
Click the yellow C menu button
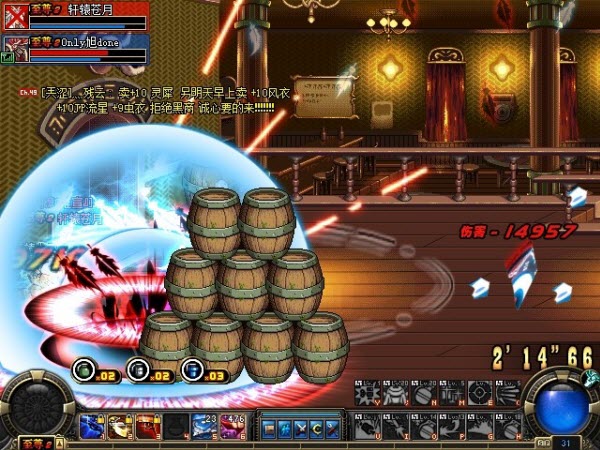click(x=316, y=428)
